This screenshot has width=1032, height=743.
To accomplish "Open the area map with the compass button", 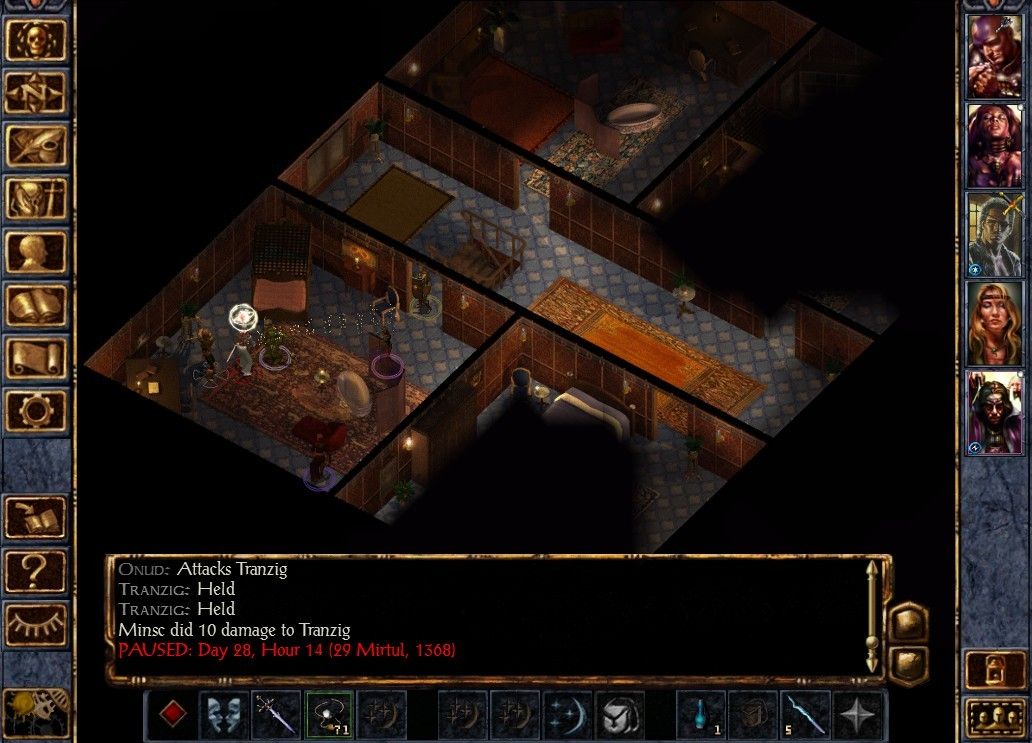I will (37, 93).
